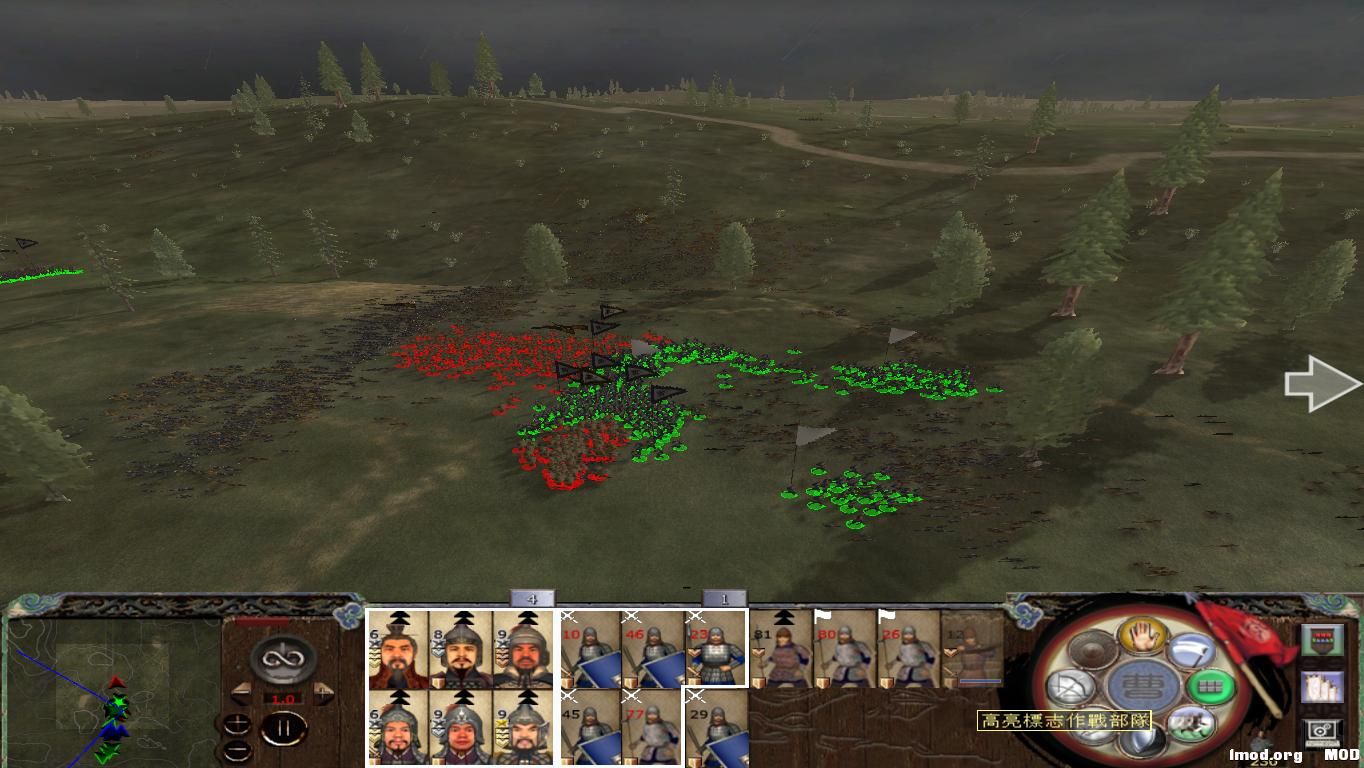The image size is (1364, 768).
Task: Open the battle details scroll icon
Action: pyautogui.click(x=1323, y=687)
